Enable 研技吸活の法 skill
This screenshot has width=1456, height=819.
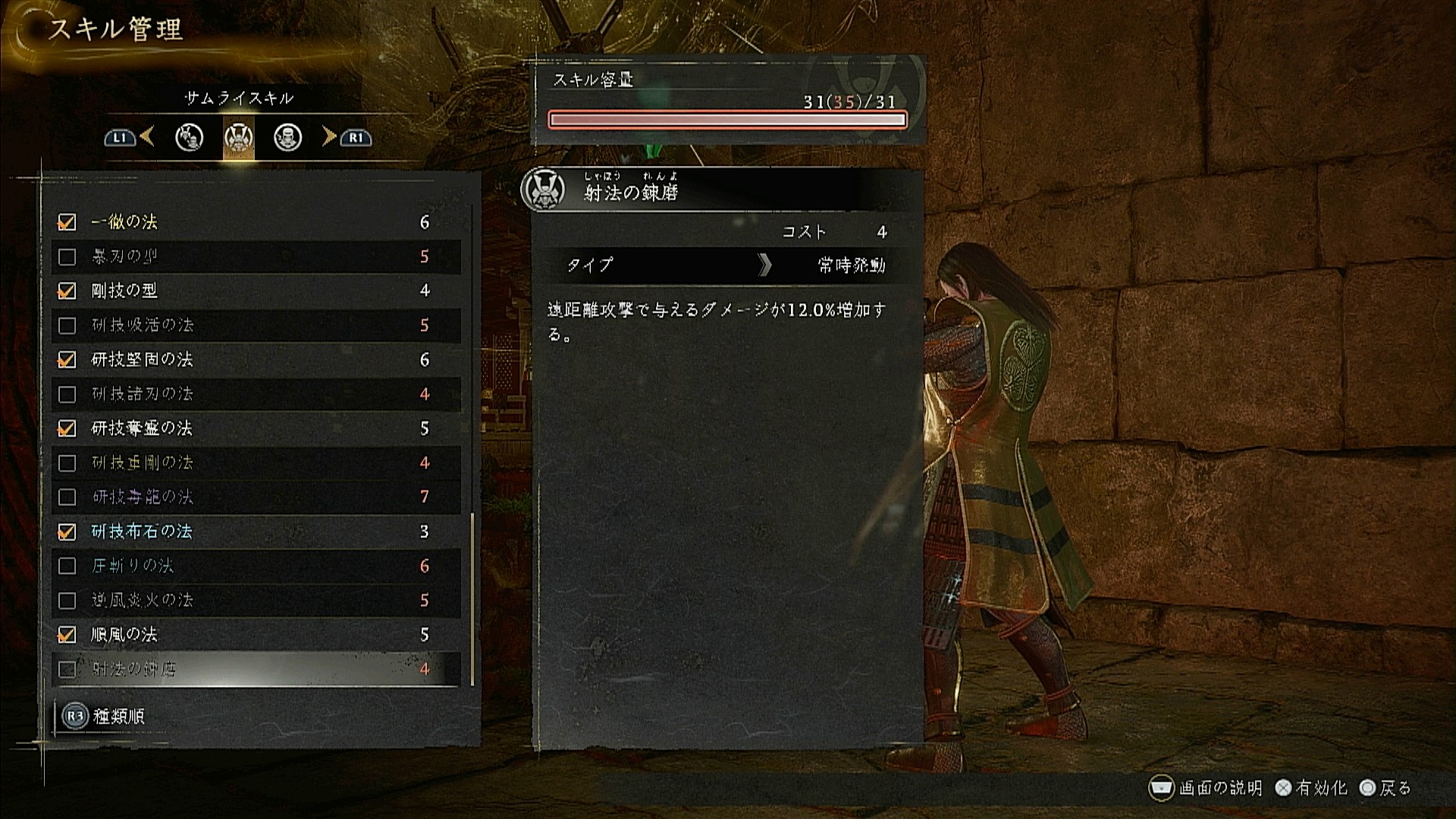click(67, 325)
